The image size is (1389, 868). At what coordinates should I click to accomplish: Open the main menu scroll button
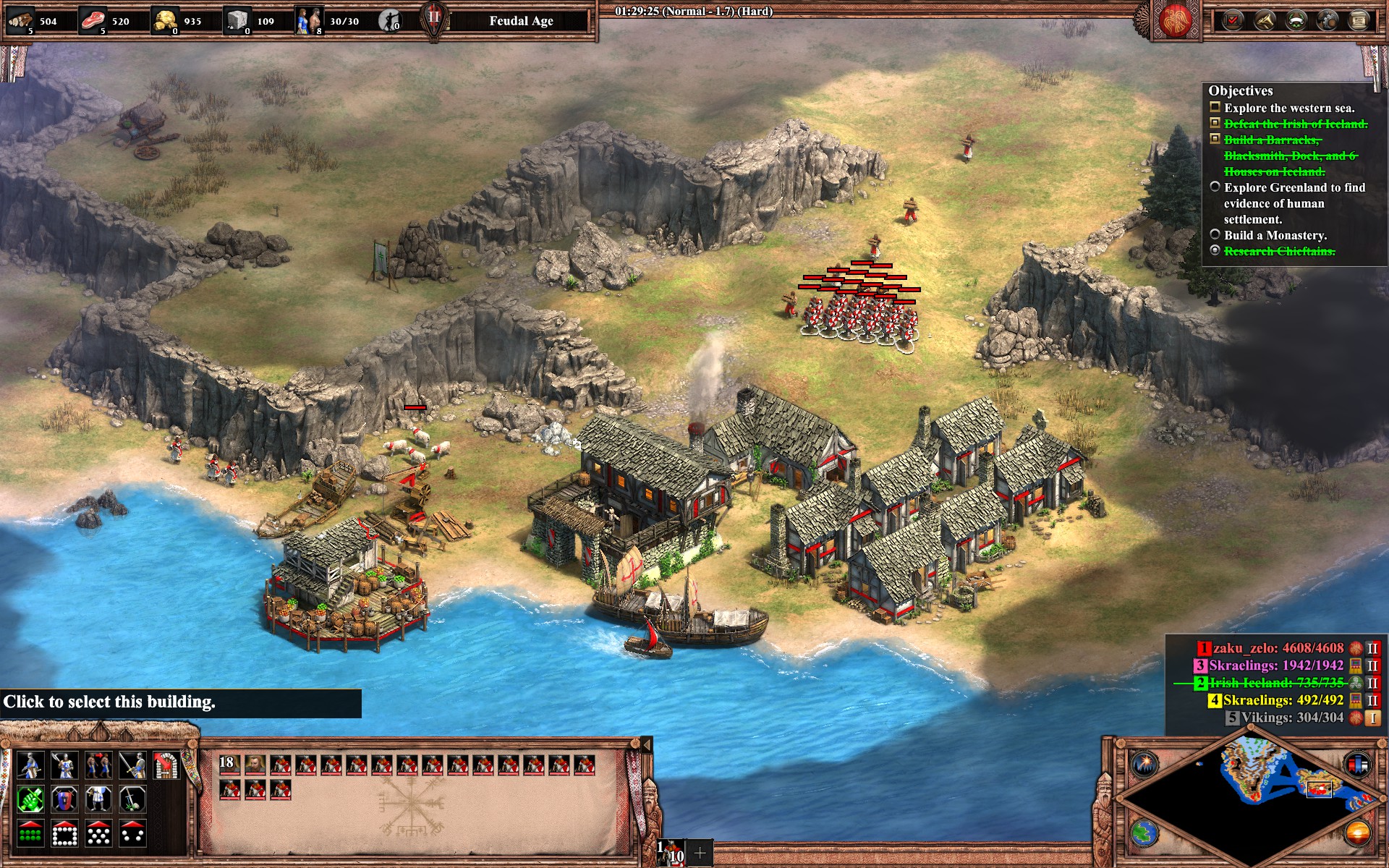1359,20
